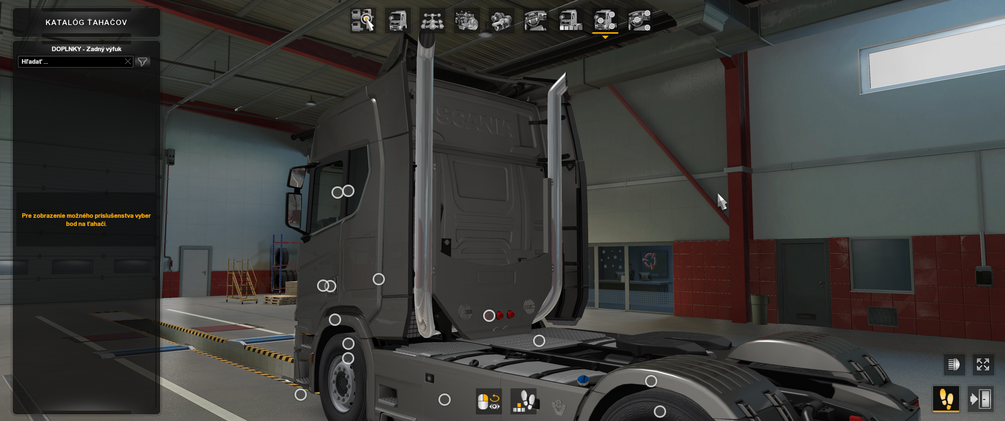Leave via the exit door icon

[981, 399]
